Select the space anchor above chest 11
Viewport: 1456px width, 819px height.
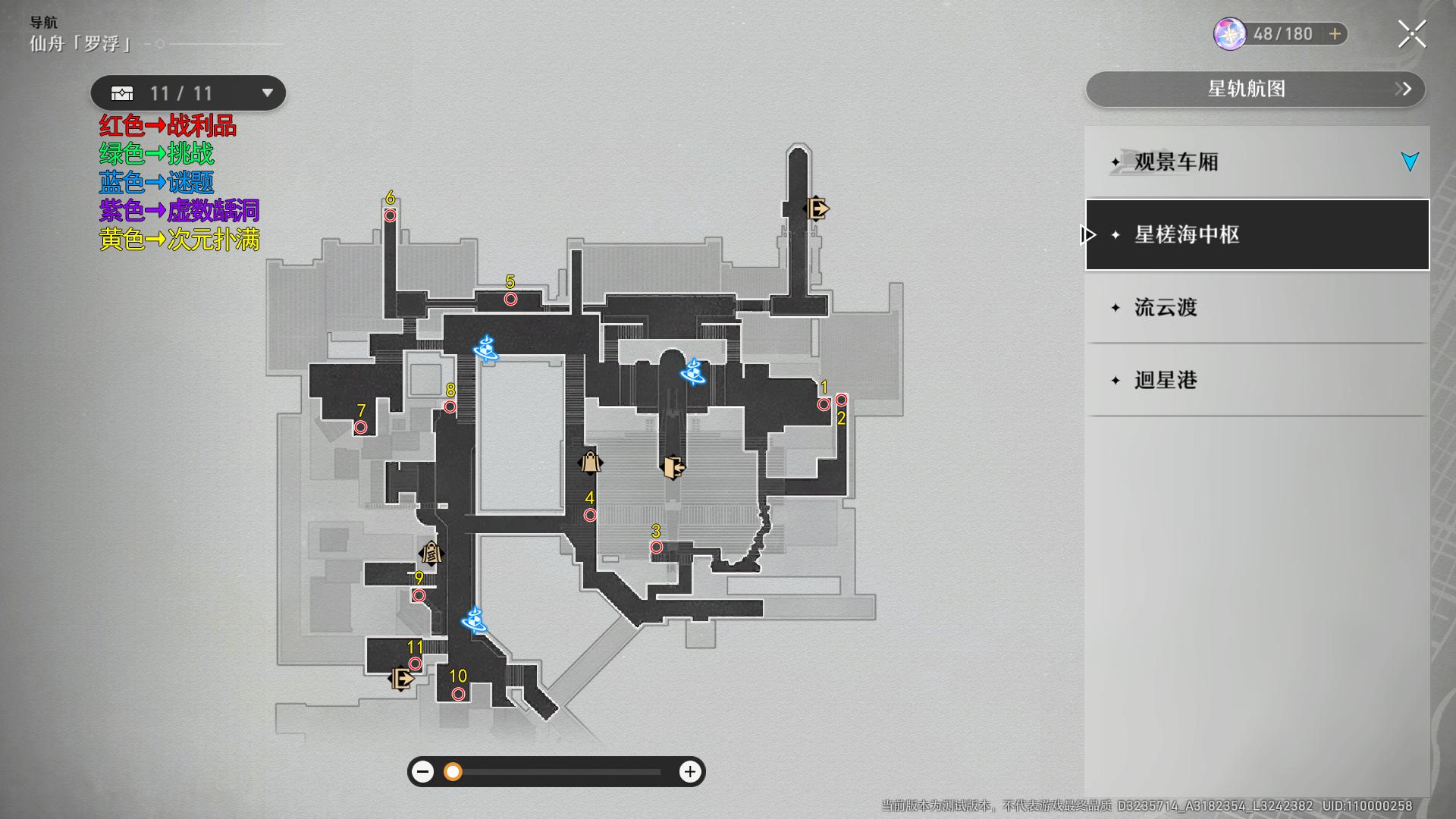475,620
